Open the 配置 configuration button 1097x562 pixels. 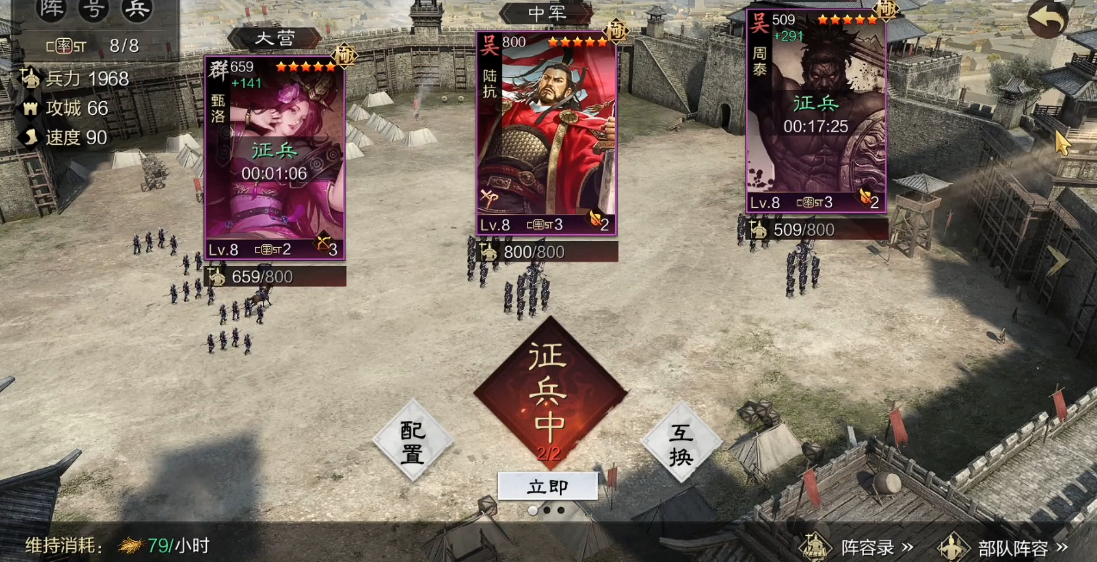(413, 442)
